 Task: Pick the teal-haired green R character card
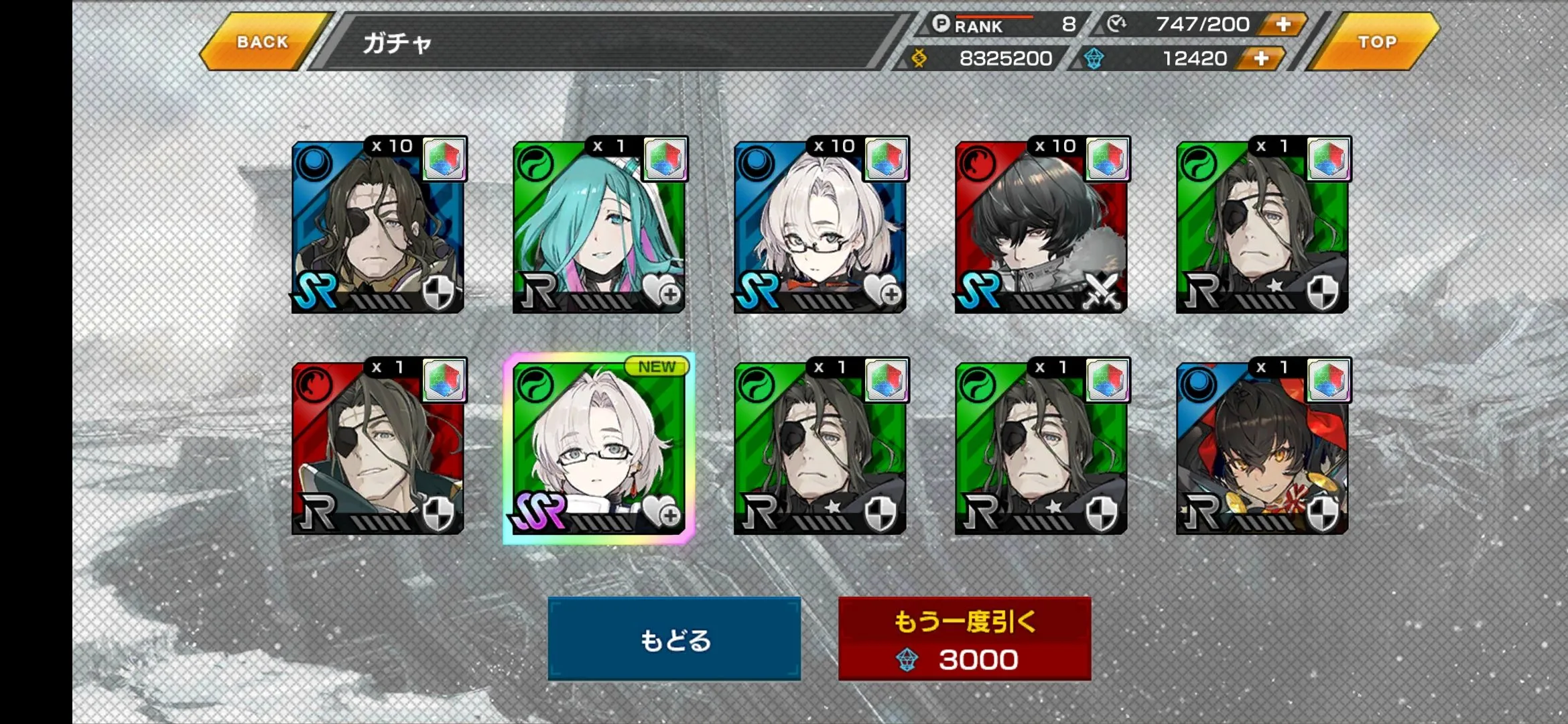coord(598,227)
